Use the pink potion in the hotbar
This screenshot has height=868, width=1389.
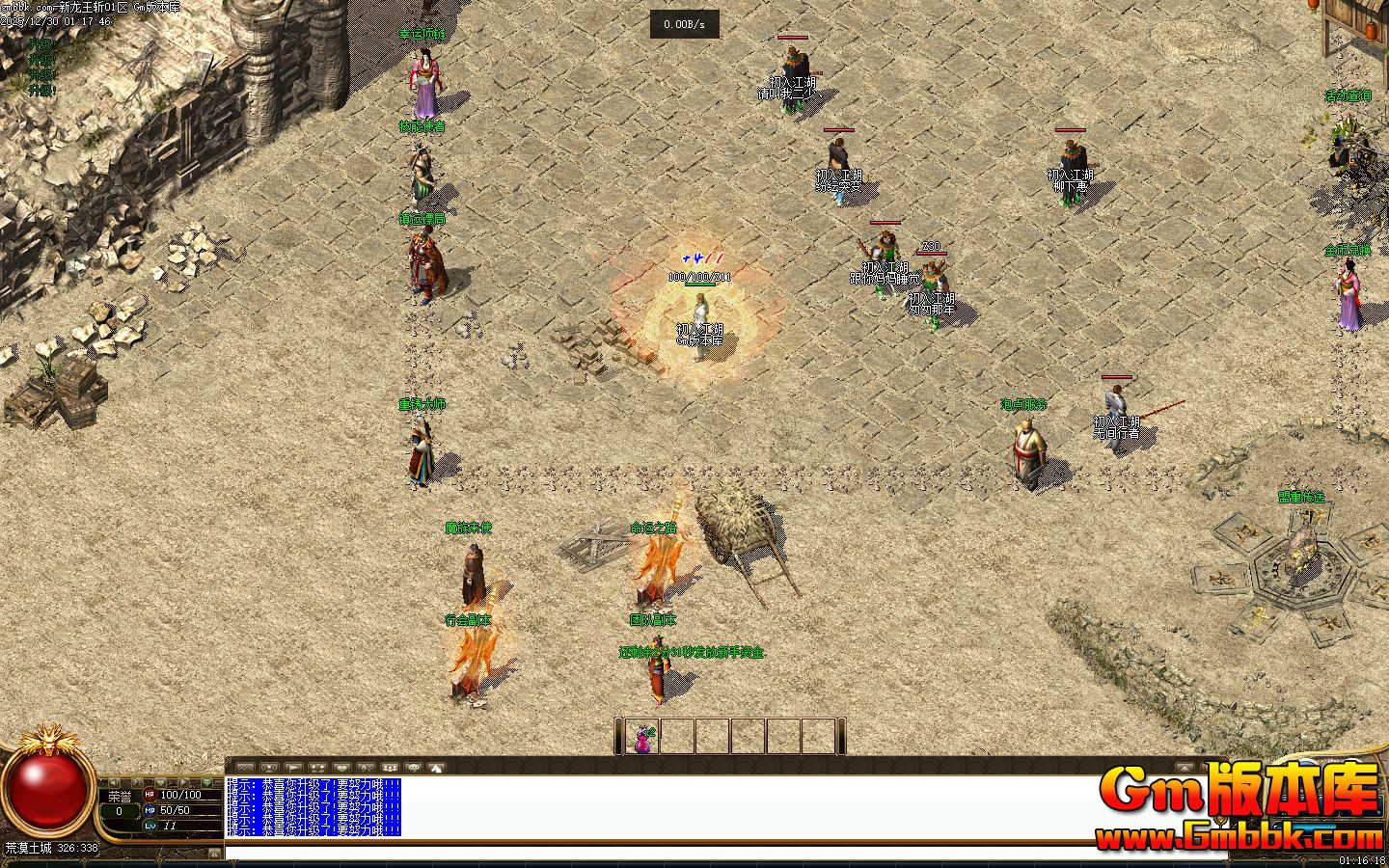642,738
